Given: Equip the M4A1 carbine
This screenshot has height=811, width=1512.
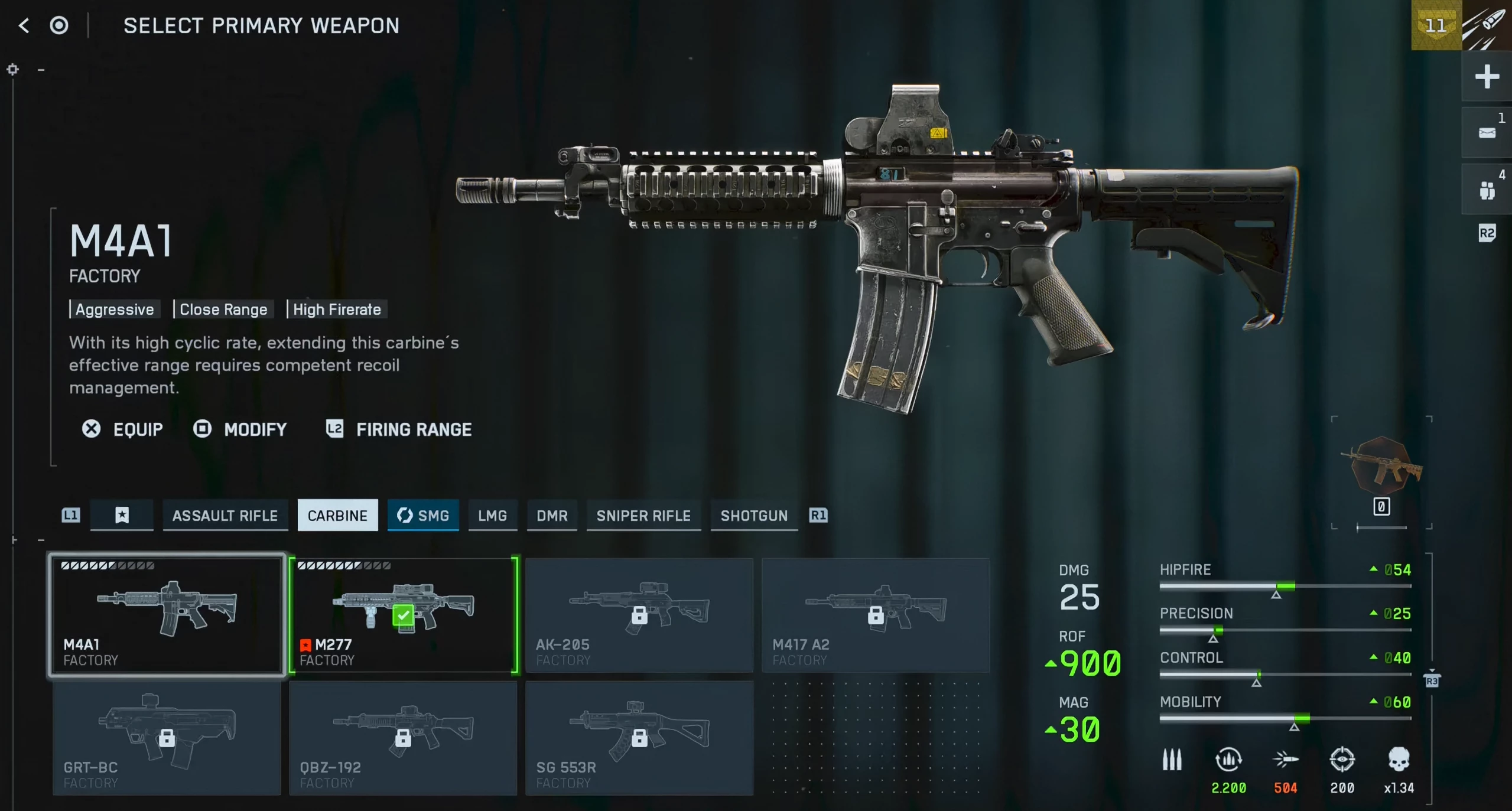Looking at the screenshot, I should tap(123, 429).
